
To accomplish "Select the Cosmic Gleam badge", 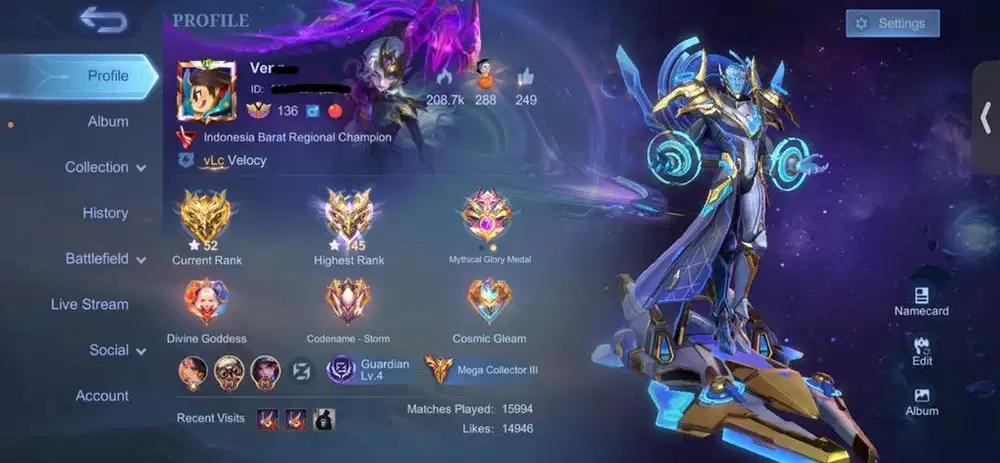I will (x=489, y=303).
